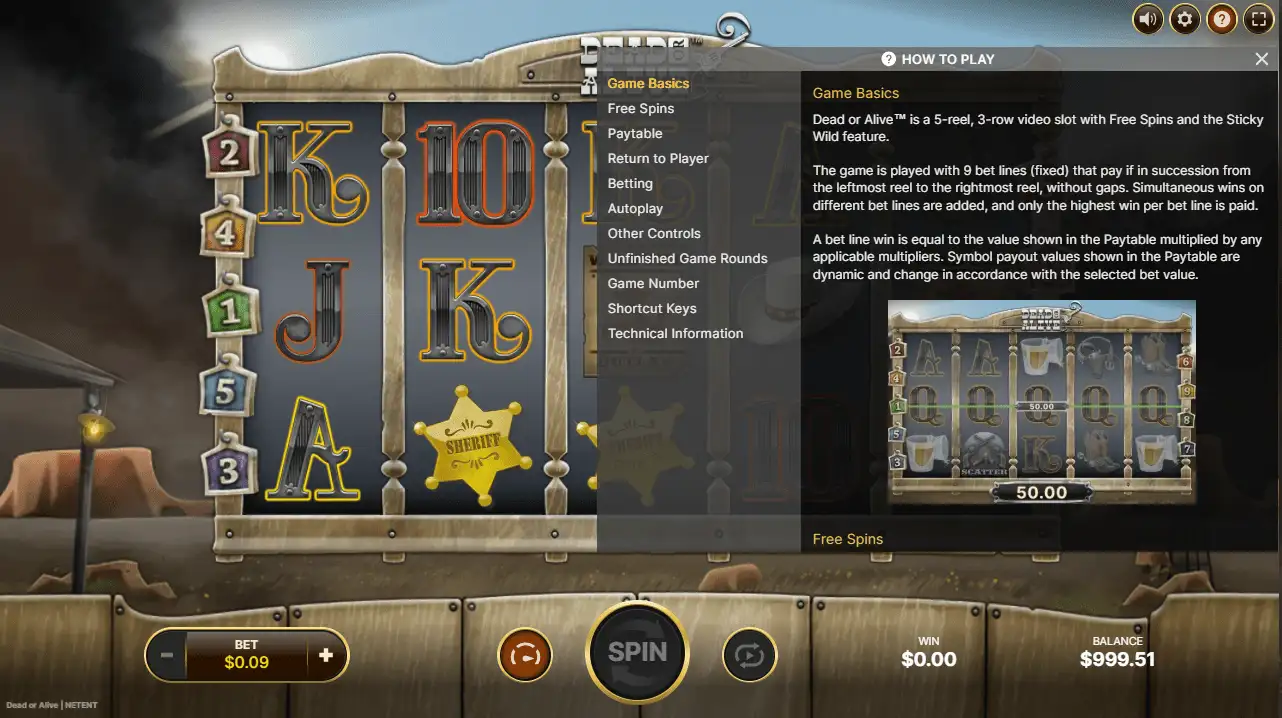The height and width of the screenshot is (718, 1282).
Task: Toggle fullscreen mode icon
Action: pos(1257,19)
